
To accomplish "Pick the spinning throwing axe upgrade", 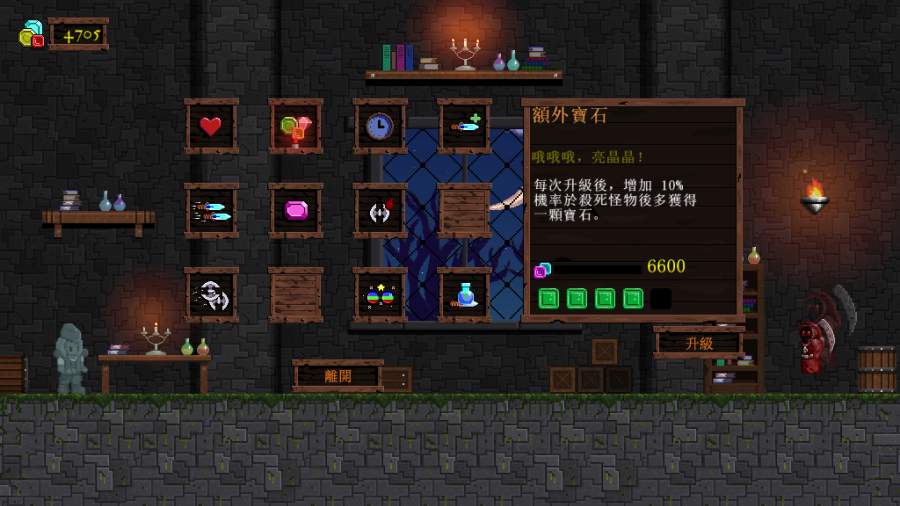I will coord(211,294).
